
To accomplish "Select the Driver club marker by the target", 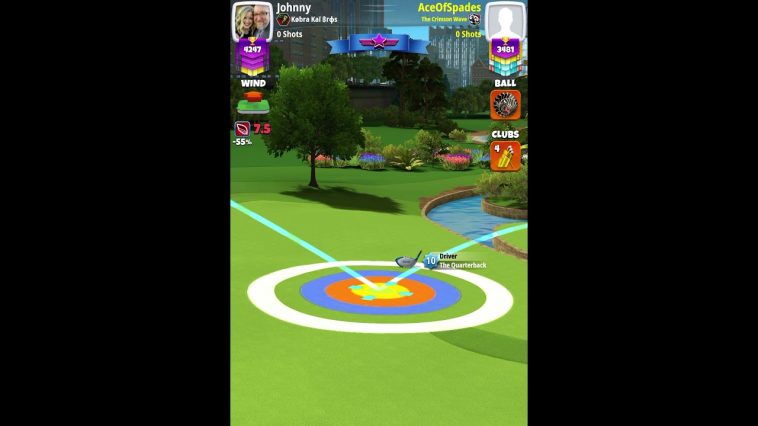I will click(x=407, y=261).
